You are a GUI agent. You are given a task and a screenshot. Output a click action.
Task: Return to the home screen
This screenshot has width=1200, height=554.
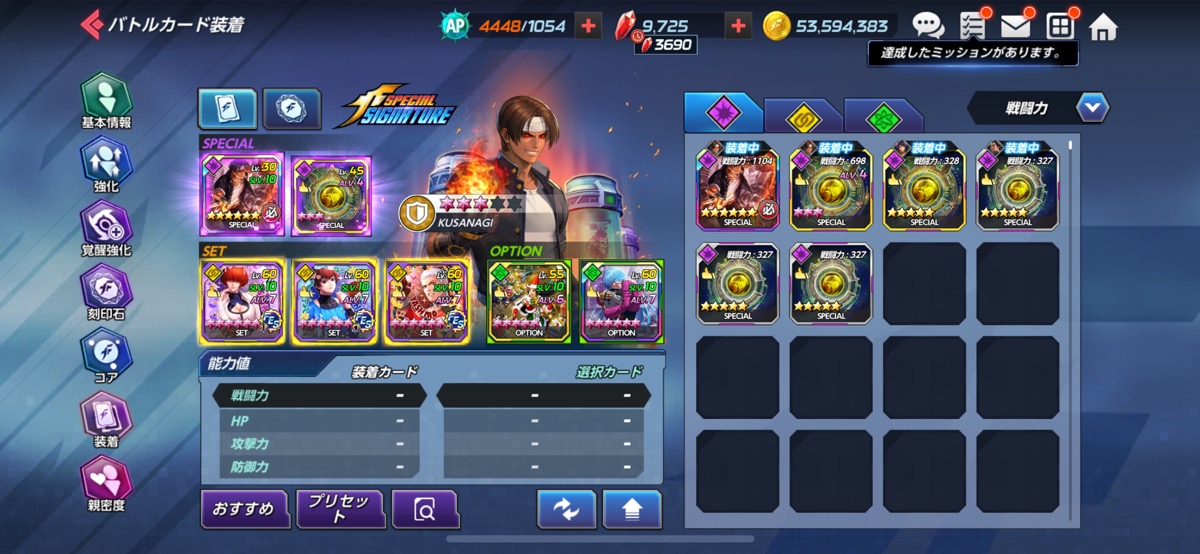(1103, 27)
